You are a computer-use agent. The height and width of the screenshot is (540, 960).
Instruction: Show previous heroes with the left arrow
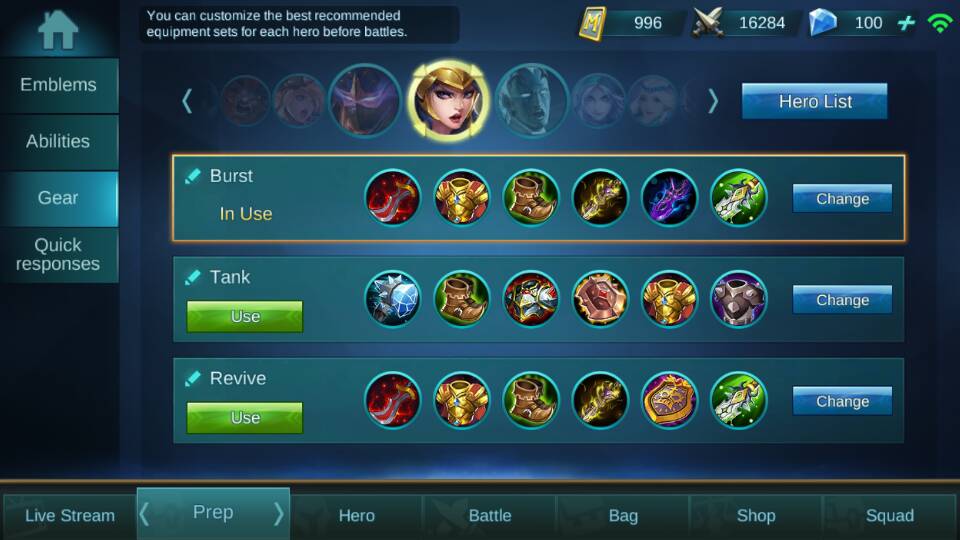coord(187,101)
